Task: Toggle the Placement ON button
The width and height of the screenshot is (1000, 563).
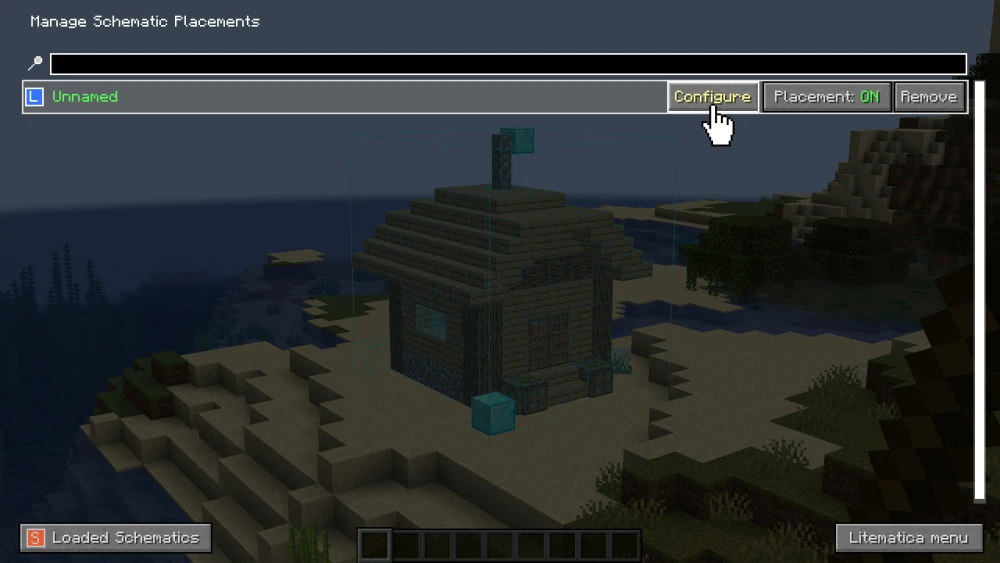Action: tap(826, 97)
